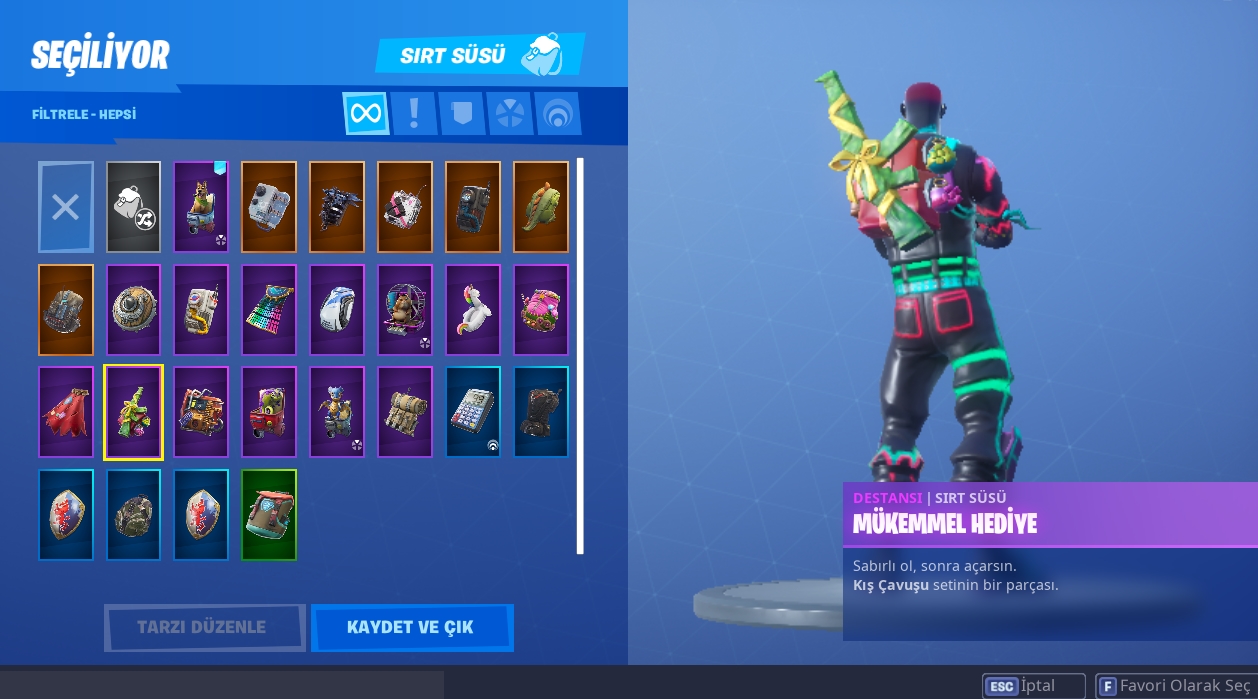Select the segmented circle filter tab
The width and height of the screenshot is (1258, 699).
(x=509, y=114)
